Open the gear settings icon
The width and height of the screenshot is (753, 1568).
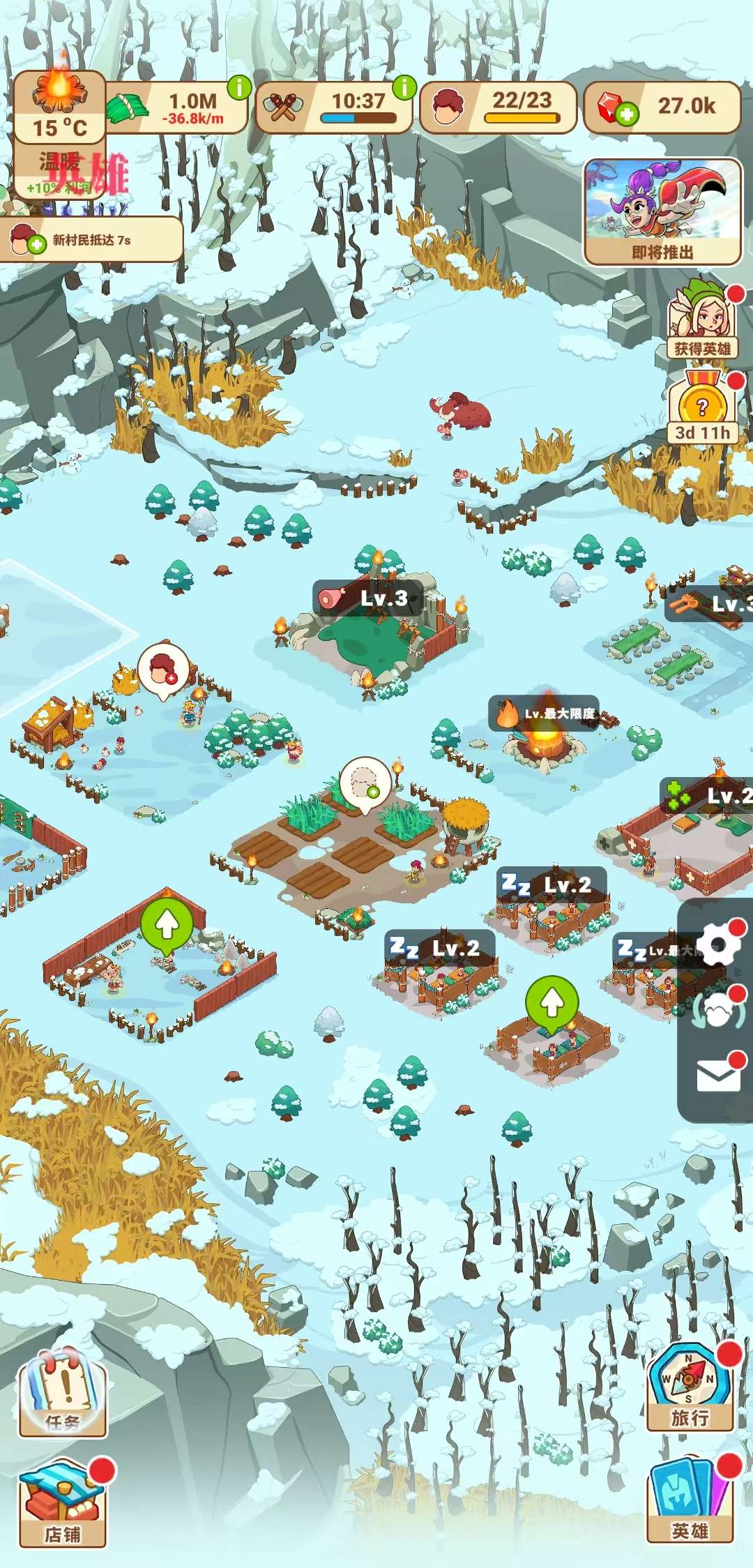coord(718,945)
